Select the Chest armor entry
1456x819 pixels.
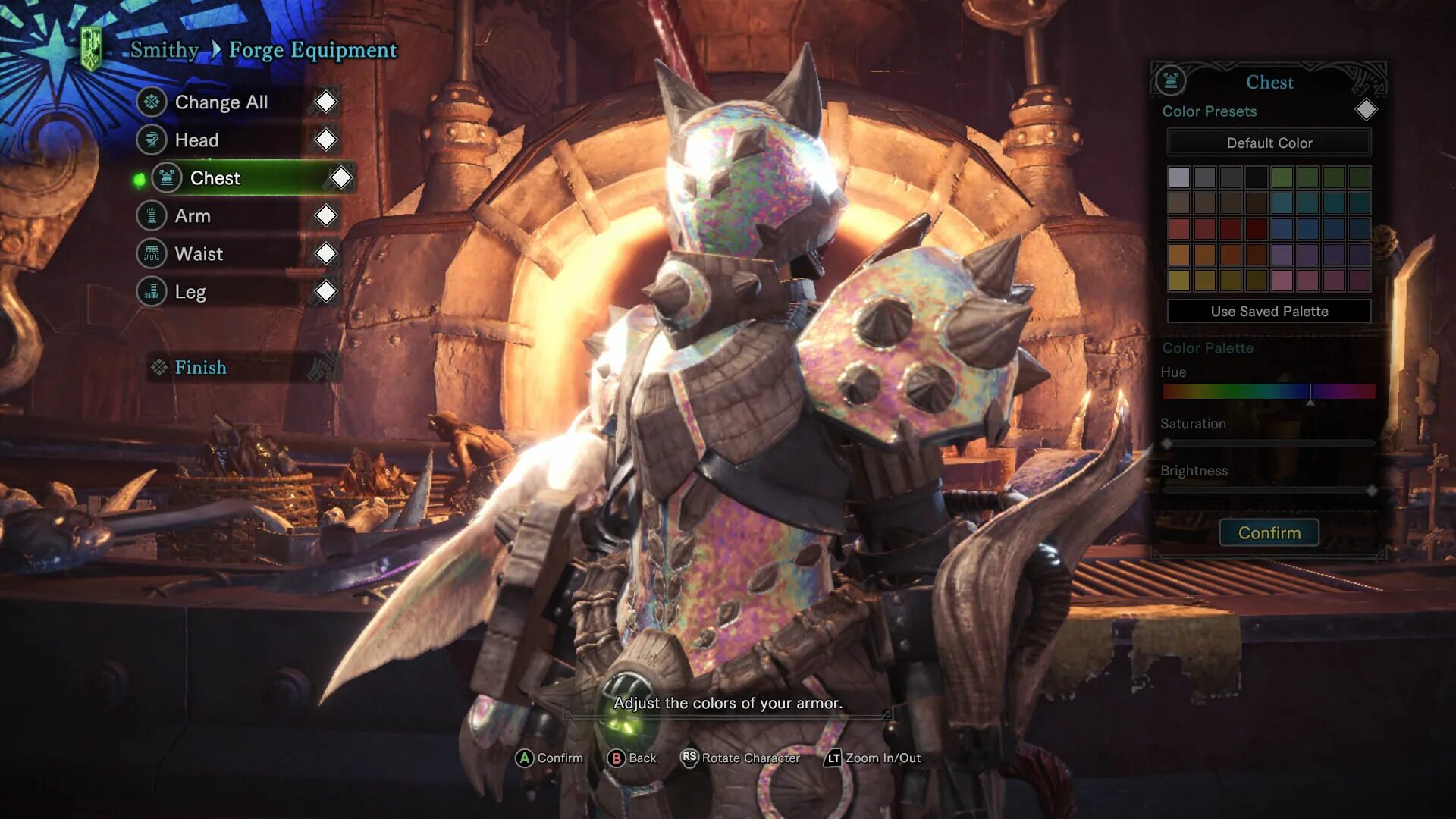(215, 178)
